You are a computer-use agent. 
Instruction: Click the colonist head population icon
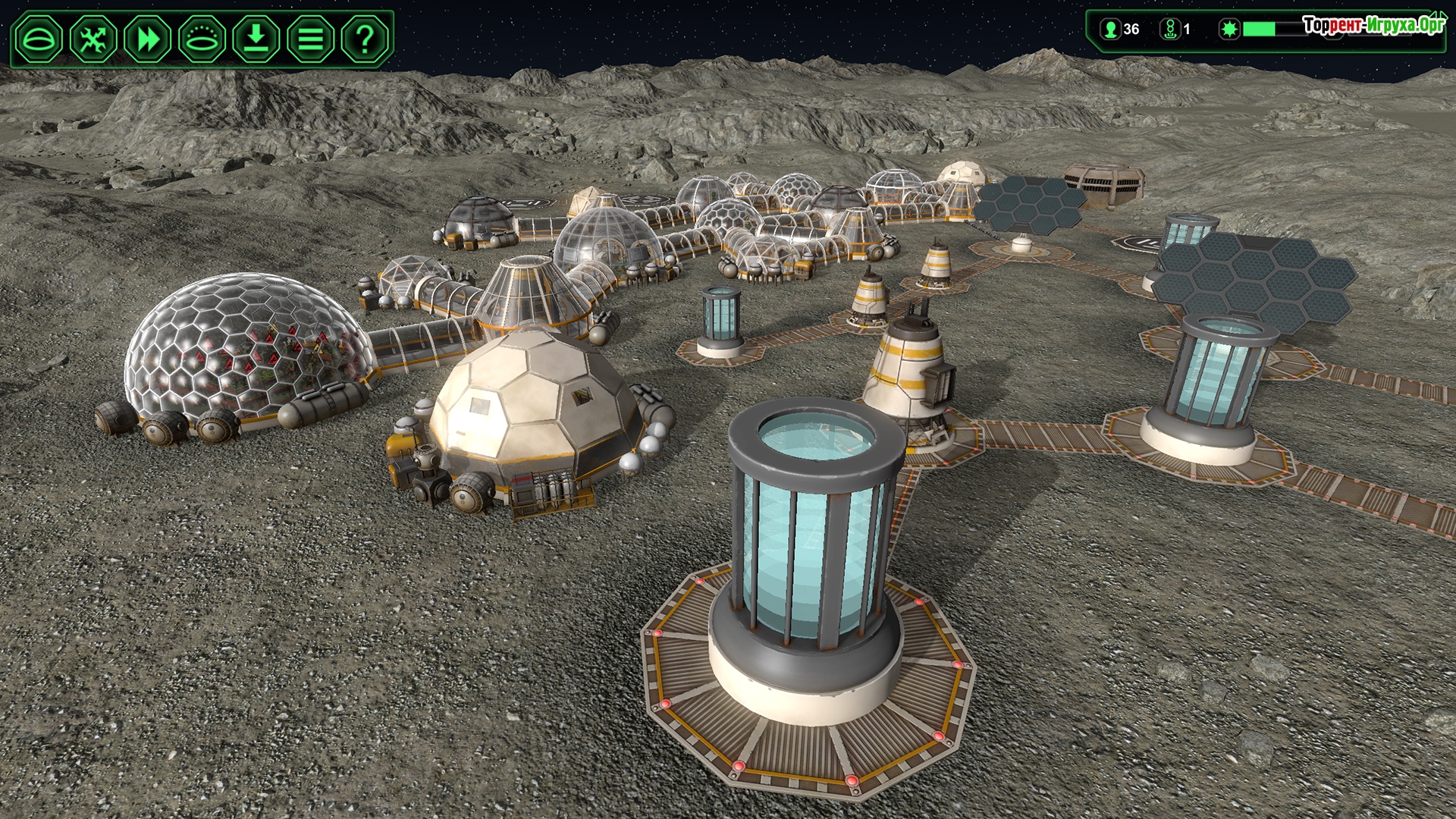(x=1111, y=29)
